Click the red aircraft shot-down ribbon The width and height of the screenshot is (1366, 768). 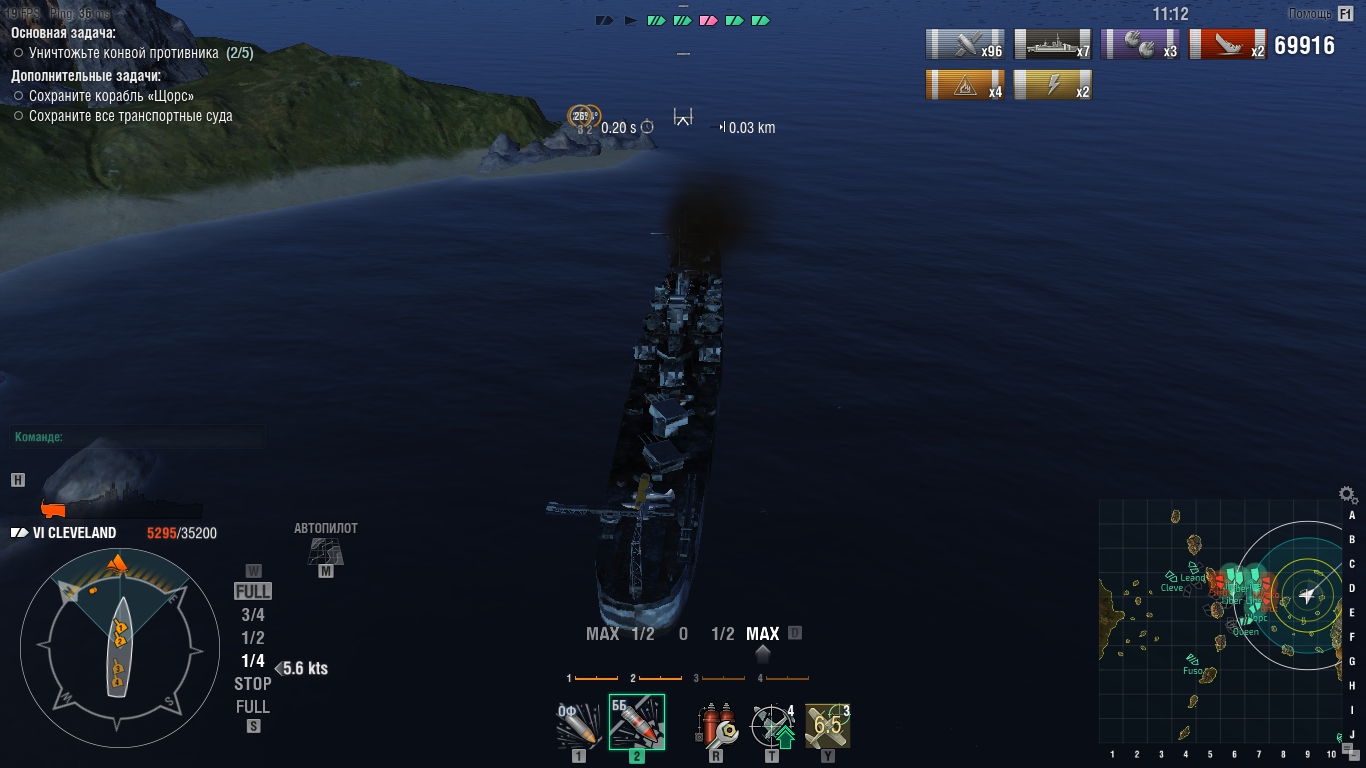pyautogui.click(x=1228, y=44)
